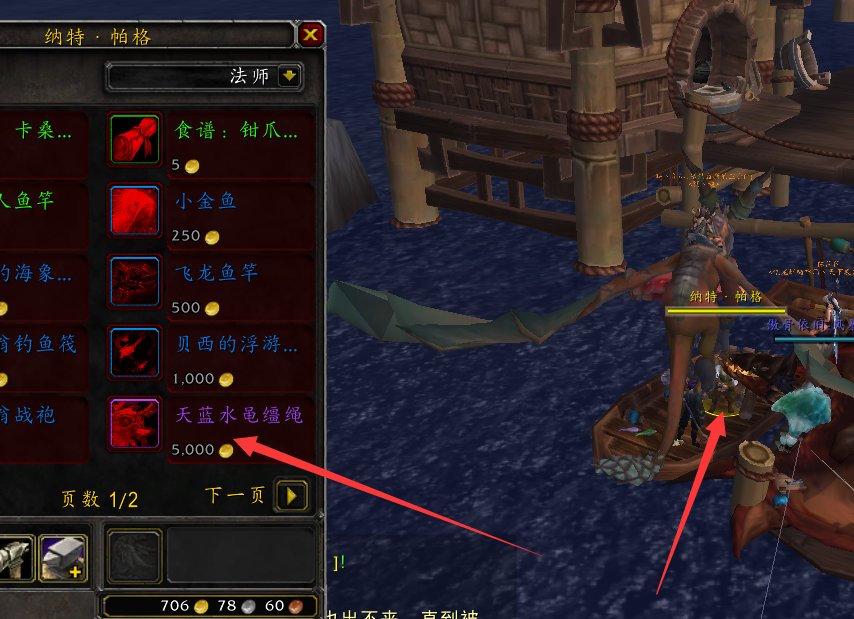
Task: Pick the 贝西的浮游 item costing 1,000
Action: 135,352
